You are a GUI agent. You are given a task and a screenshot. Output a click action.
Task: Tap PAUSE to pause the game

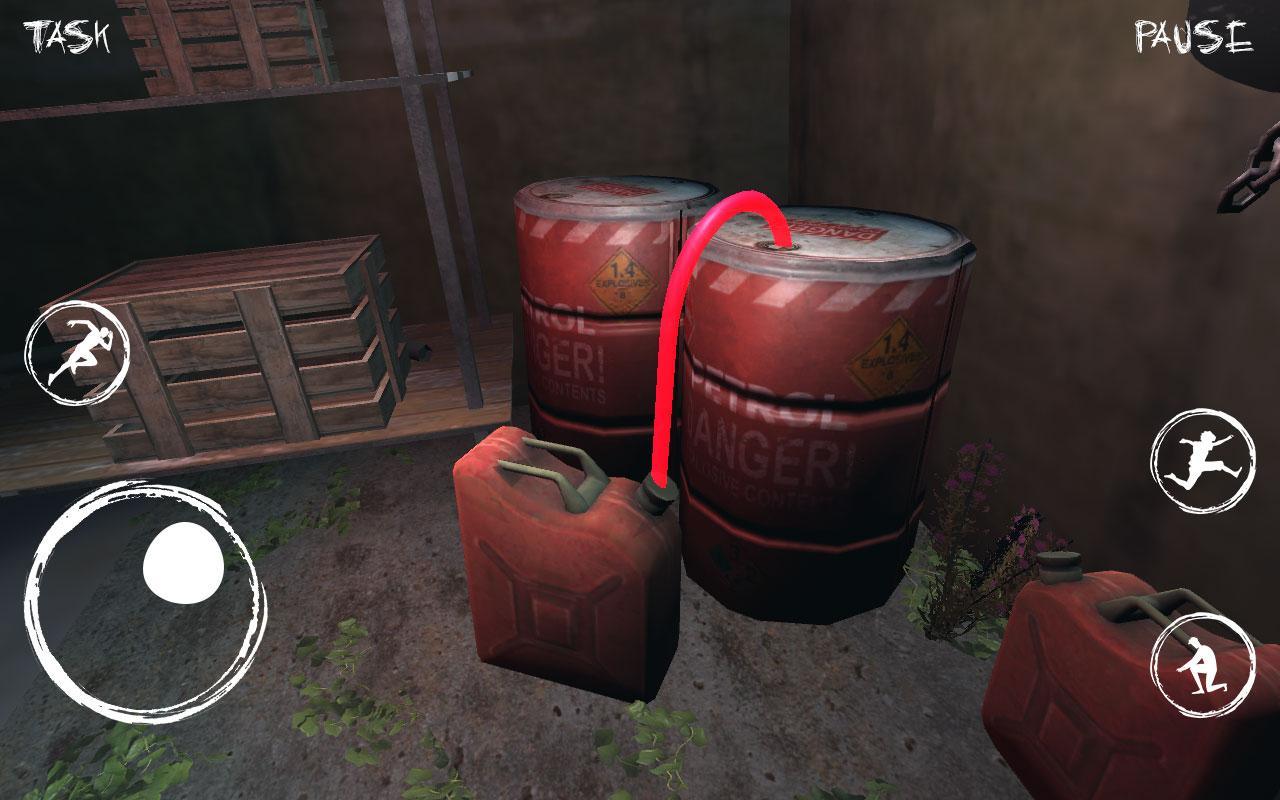[x=1190, y=35]
